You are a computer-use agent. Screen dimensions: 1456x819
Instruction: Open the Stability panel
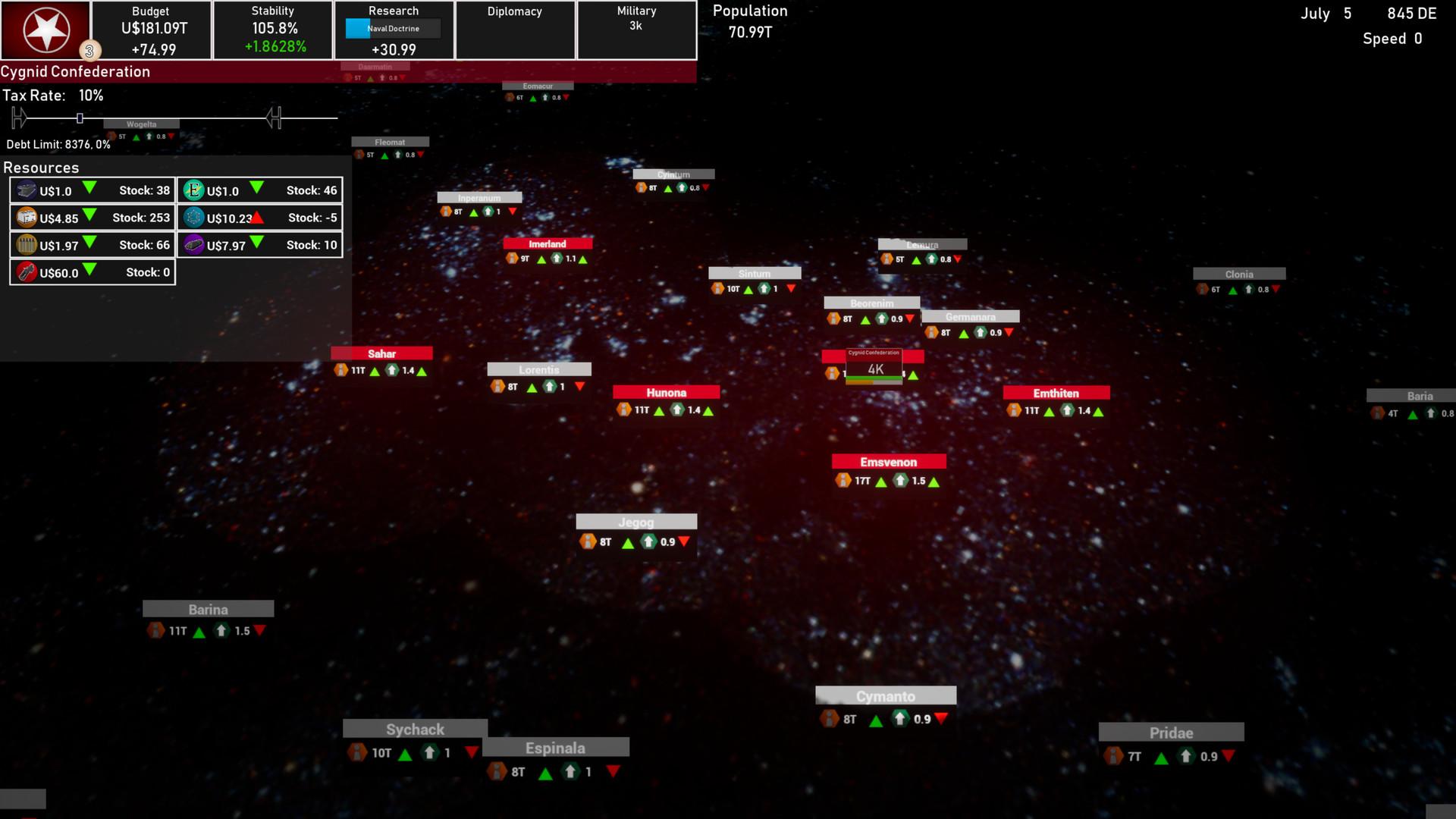point(273,30)
